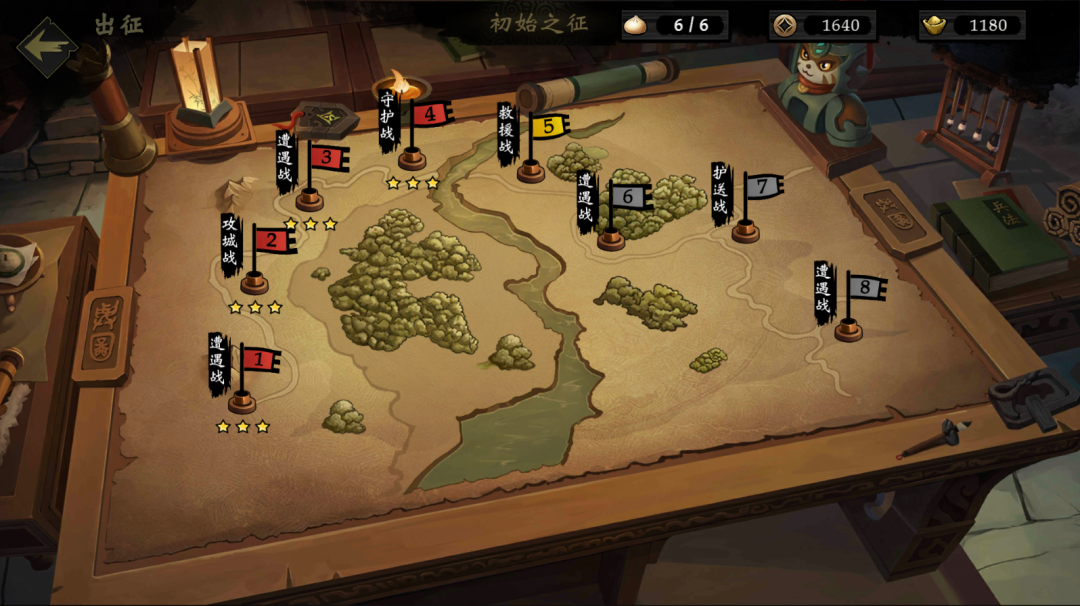Tap the gold ingot currency icon
Viewport: 1080px width, 606px height.
(x=934, y=26)
